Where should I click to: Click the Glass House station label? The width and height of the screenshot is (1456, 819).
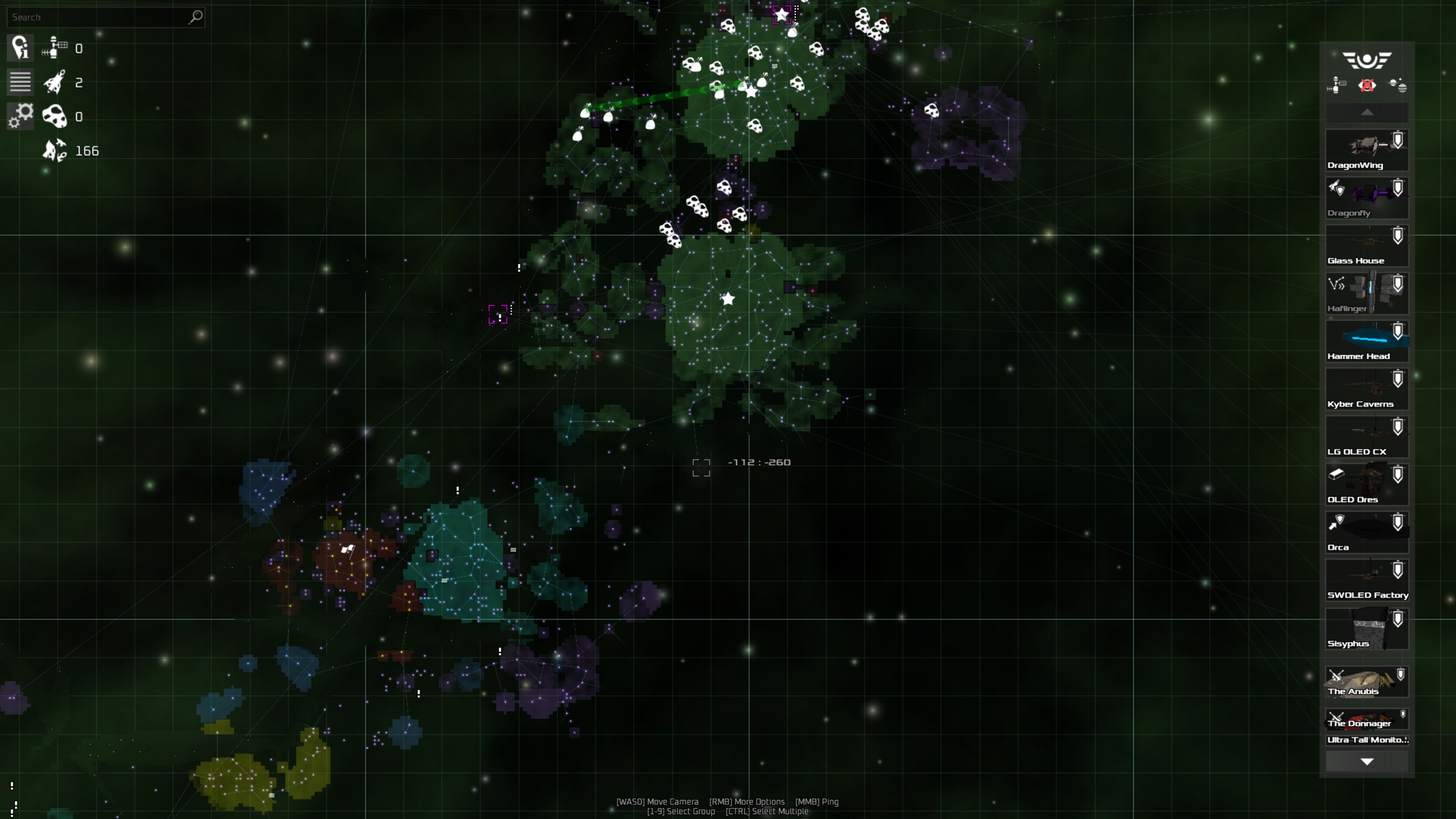[x=1356, y=260]
